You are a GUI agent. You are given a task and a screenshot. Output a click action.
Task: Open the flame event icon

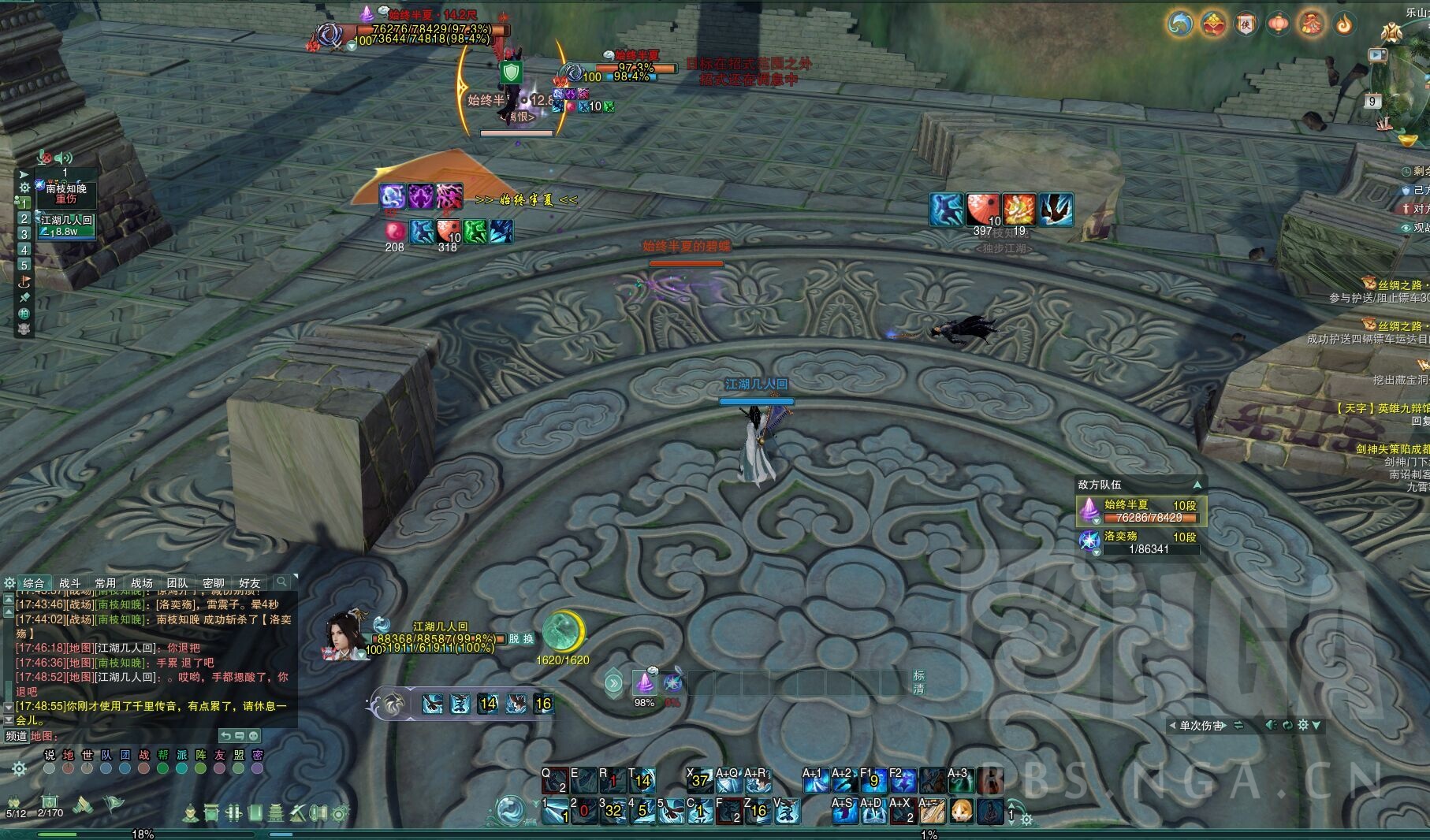tap(1344, 24)
